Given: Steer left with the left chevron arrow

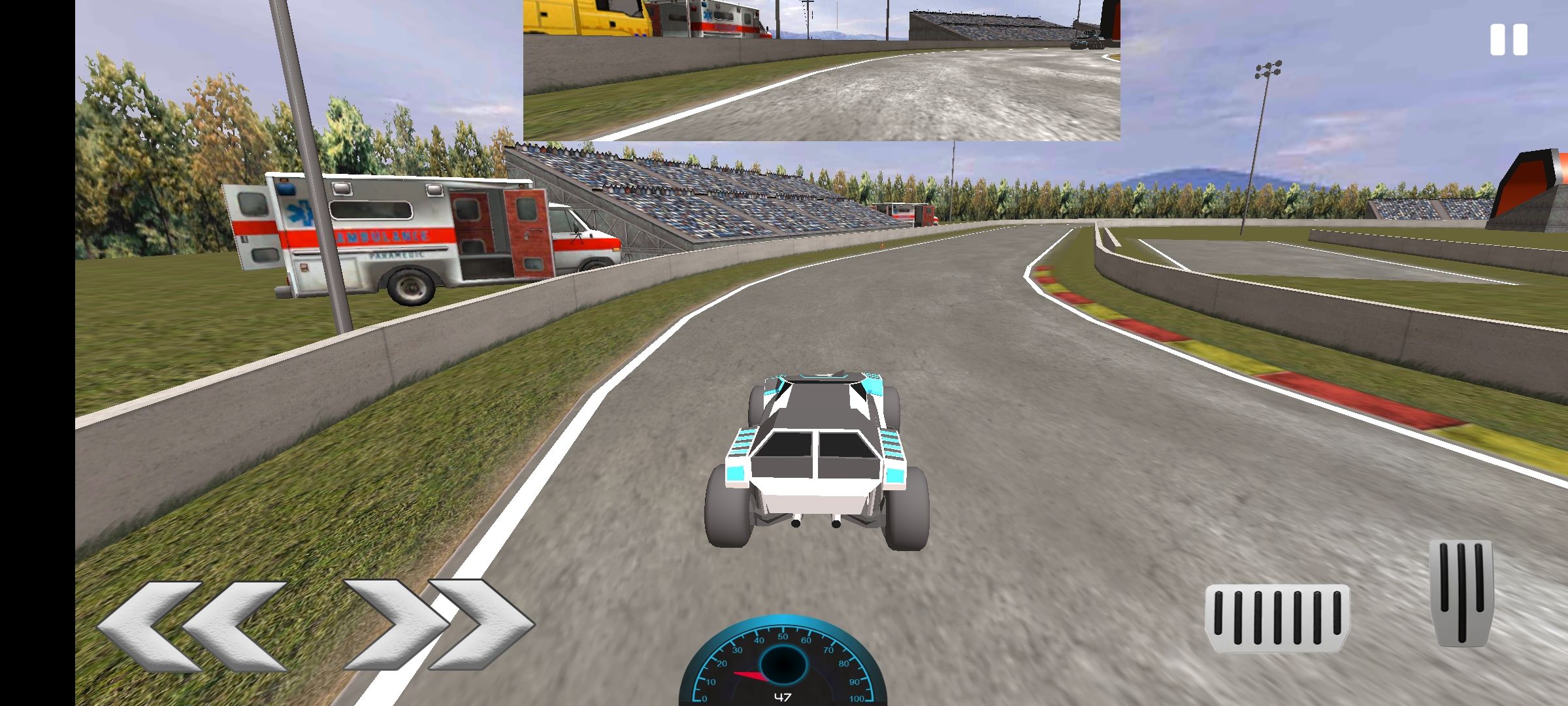Looking at the screenshot, I should (193, 626).
